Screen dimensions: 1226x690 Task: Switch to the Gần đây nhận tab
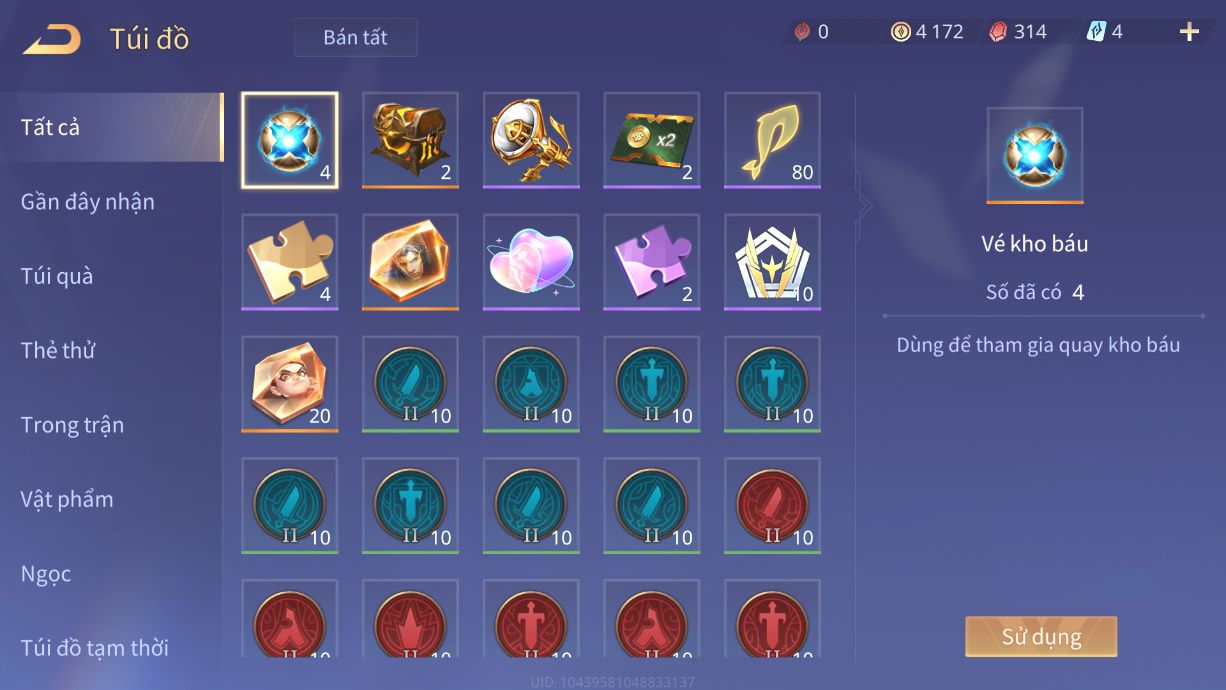click(x=88, y=202)
